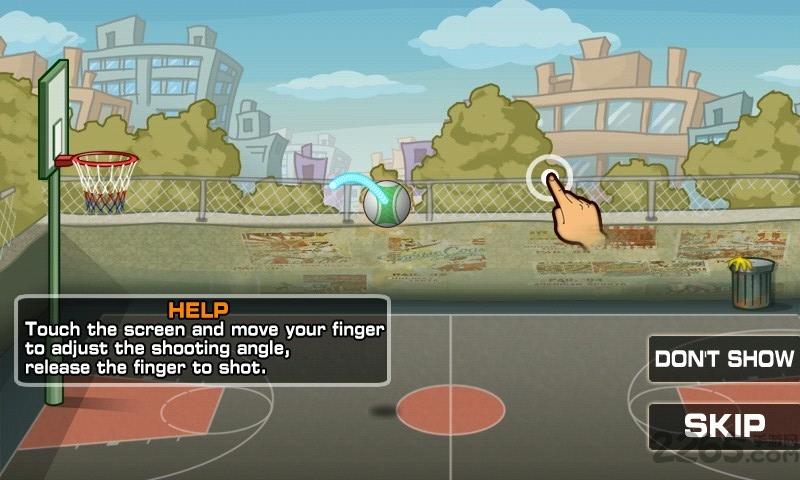Skip the help tutorial
This screenshot has width=800, height=480.
pyautogui.click(x=725, y=425)
